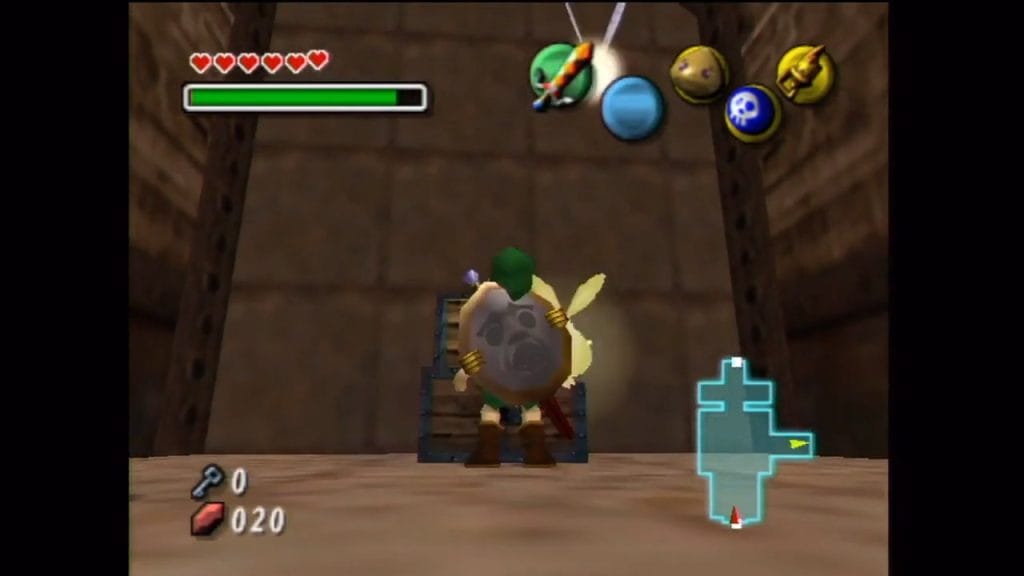Open the cyan dungeon minimap

(741, 440)
